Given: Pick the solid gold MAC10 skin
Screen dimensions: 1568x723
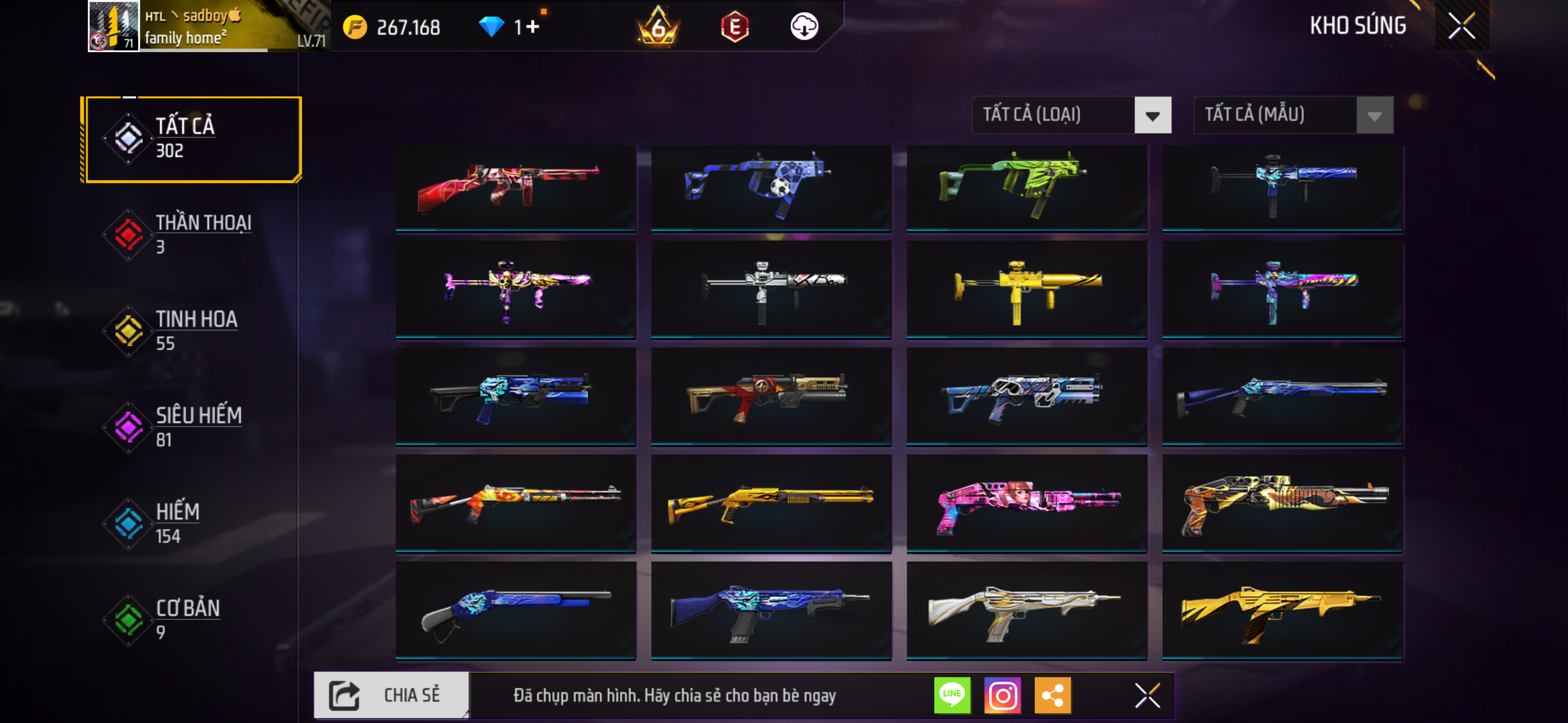Looking at the screenshot, I should 1026,289.
